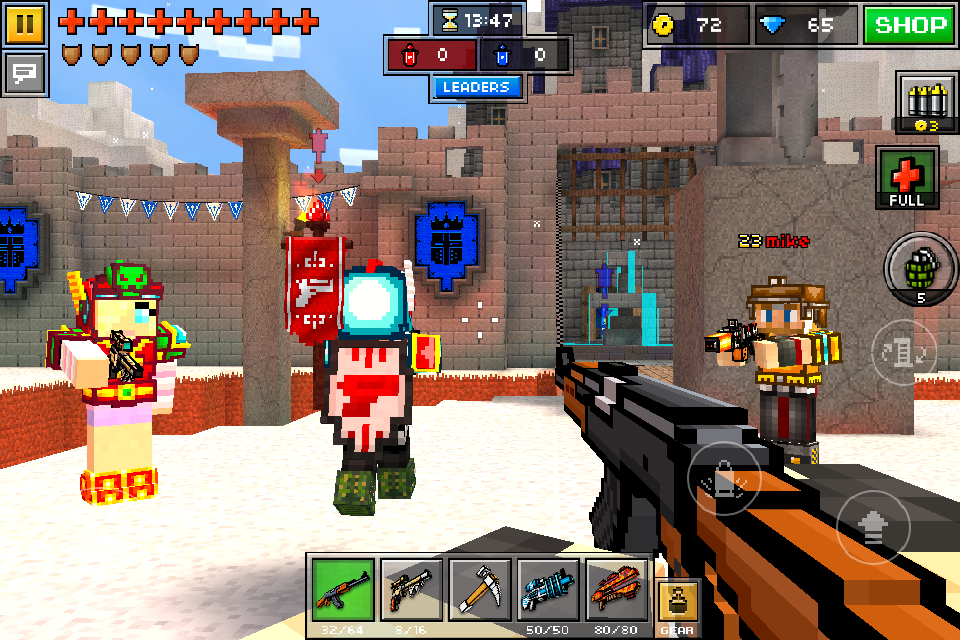Pause the game with the orange button
Screen dimensions: 960x640
[x=25, y=24]
